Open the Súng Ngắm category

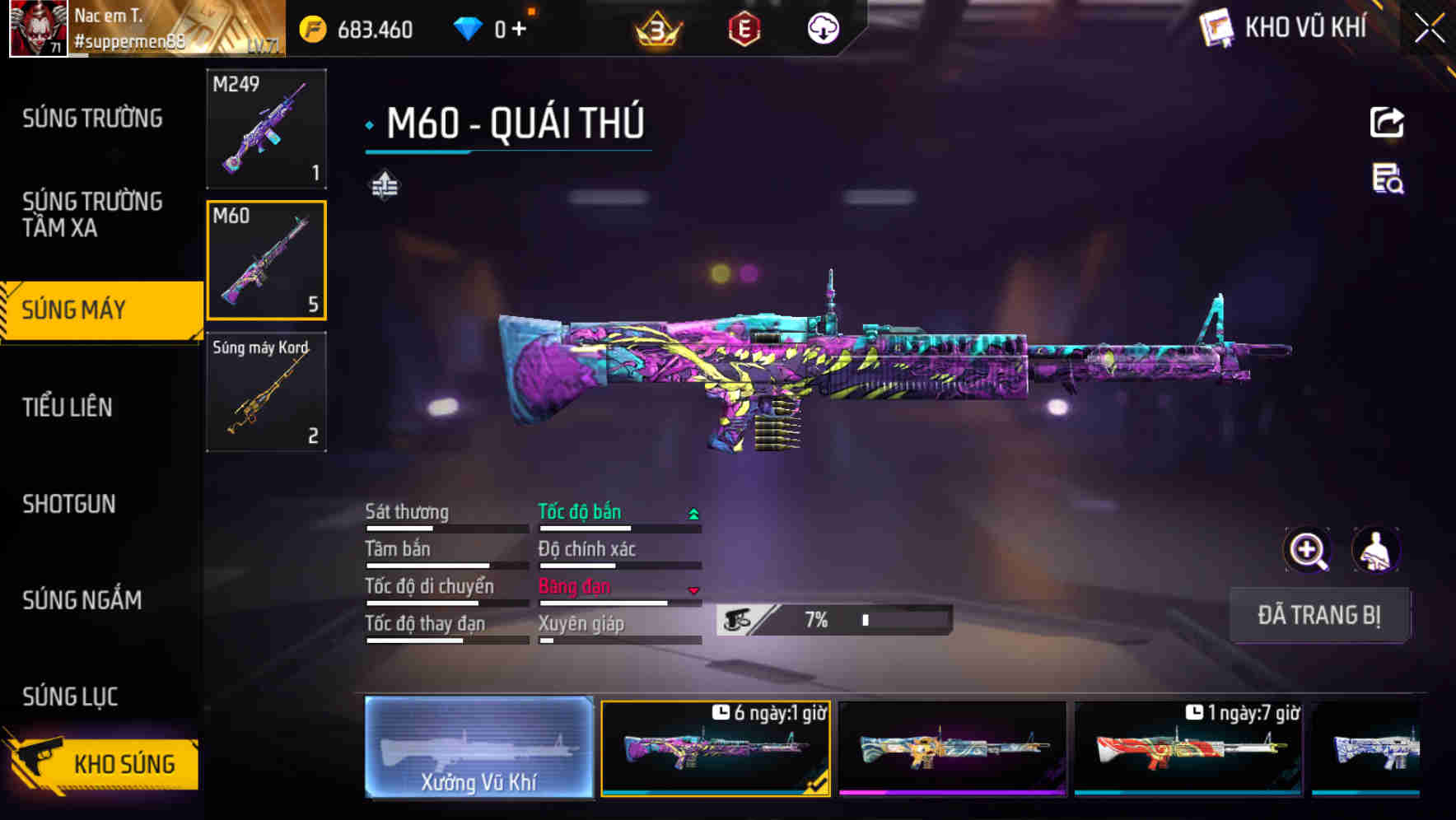click(82, 600)
